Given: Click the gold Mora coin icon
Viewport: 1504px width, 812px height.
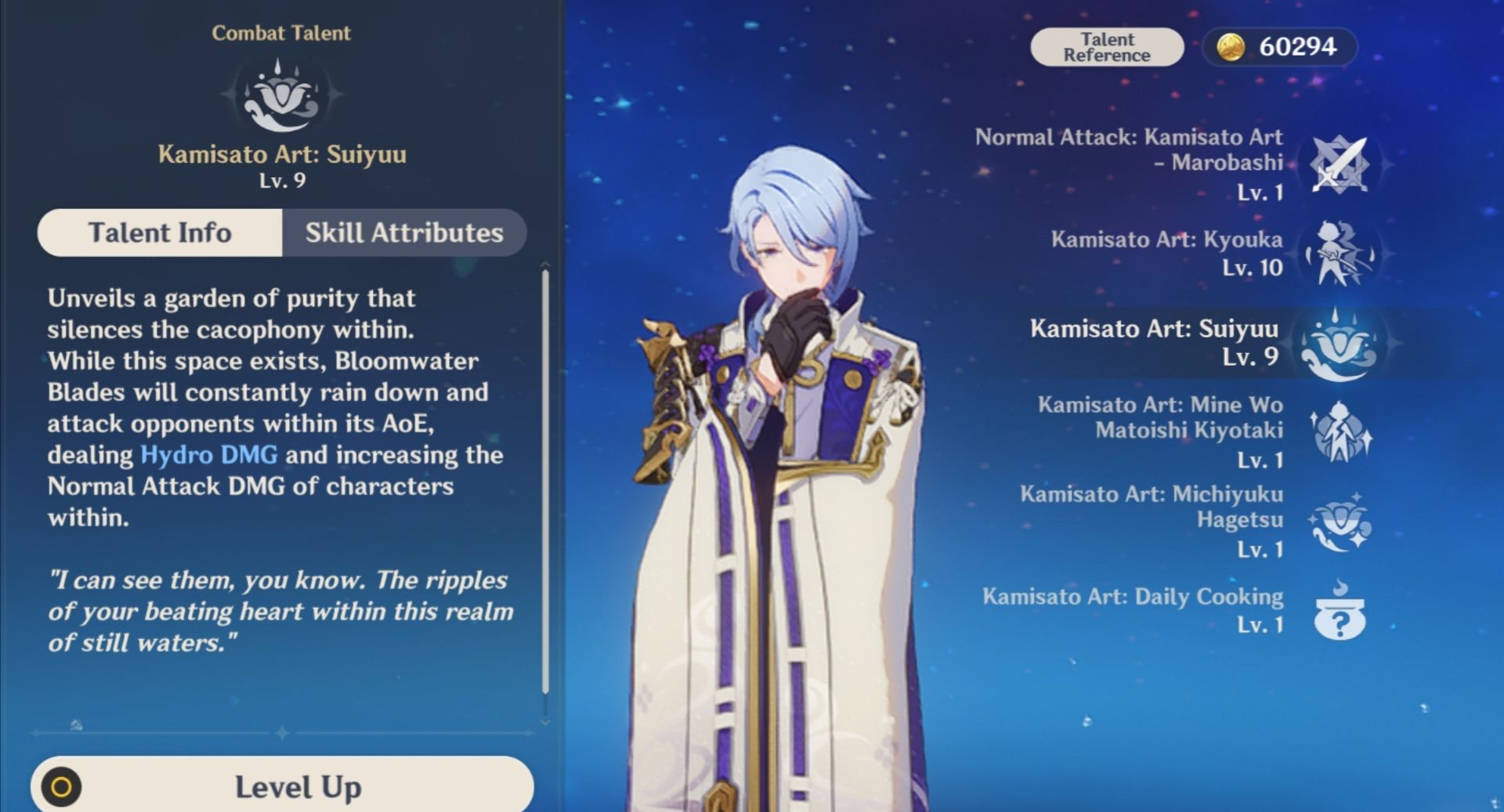Looking at the screenshot, I should [x=1231, y=46].
